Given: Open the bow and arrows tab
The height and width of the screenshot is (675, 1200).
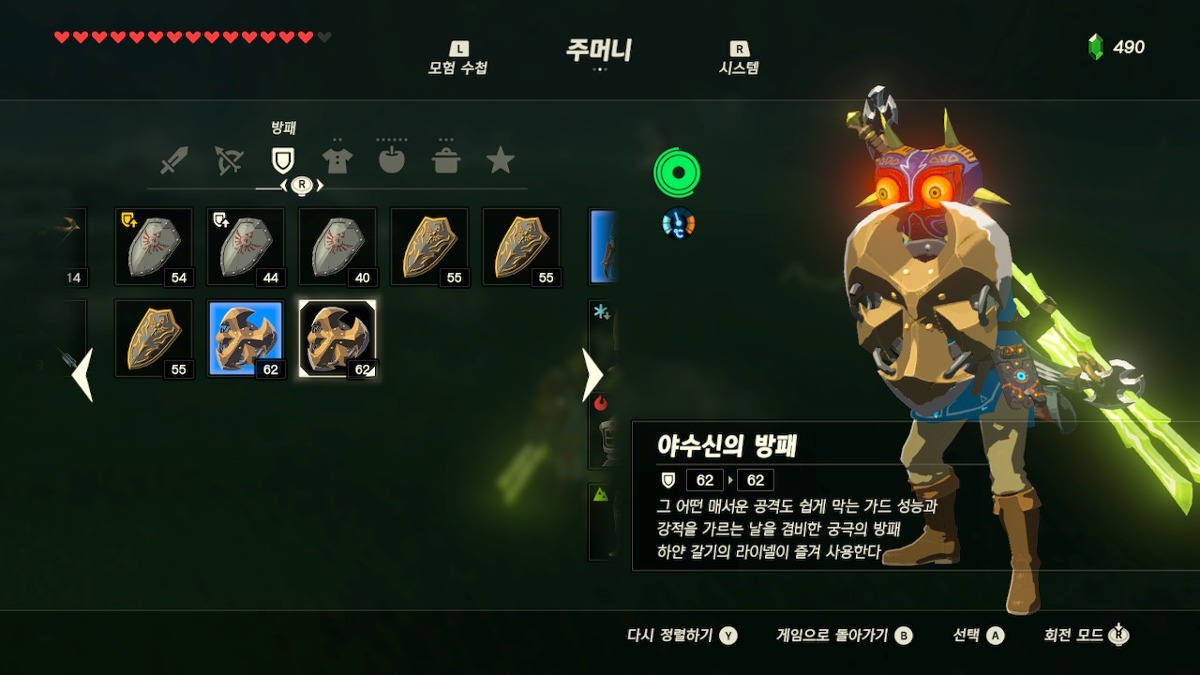Looking at the screenshot, I should [229, 160].
